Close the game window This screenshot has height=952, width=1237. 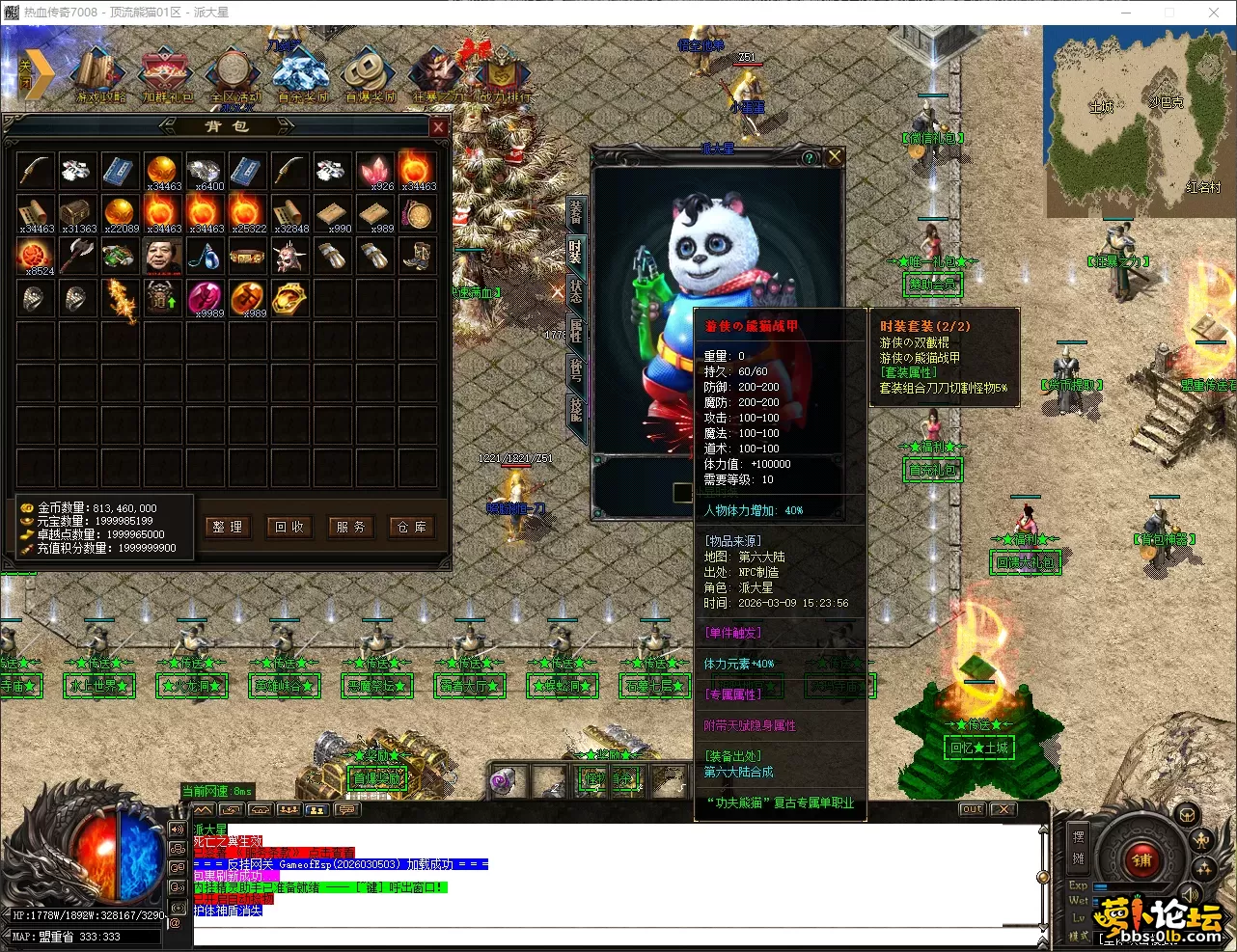[1214, 13]
